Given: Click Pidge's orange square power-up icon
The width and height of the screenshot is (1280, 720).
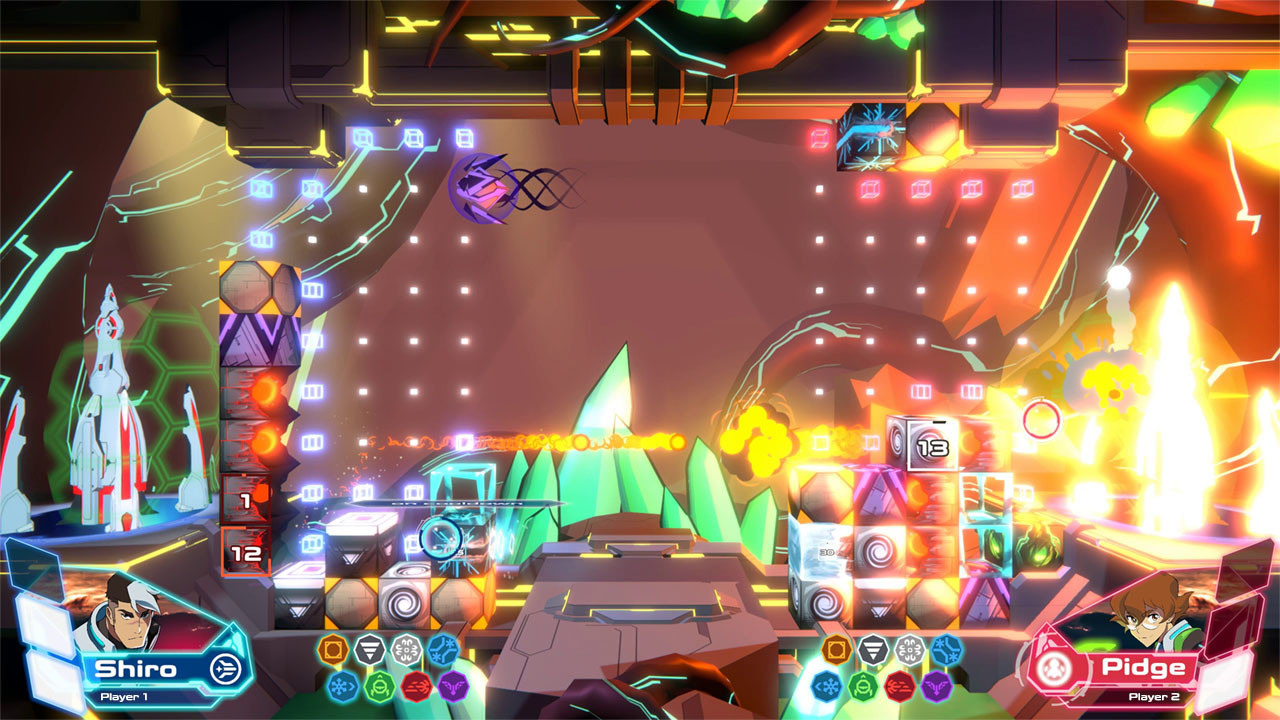Looking at the screenshot, I should pyautogui.click(x=836, y=650).
